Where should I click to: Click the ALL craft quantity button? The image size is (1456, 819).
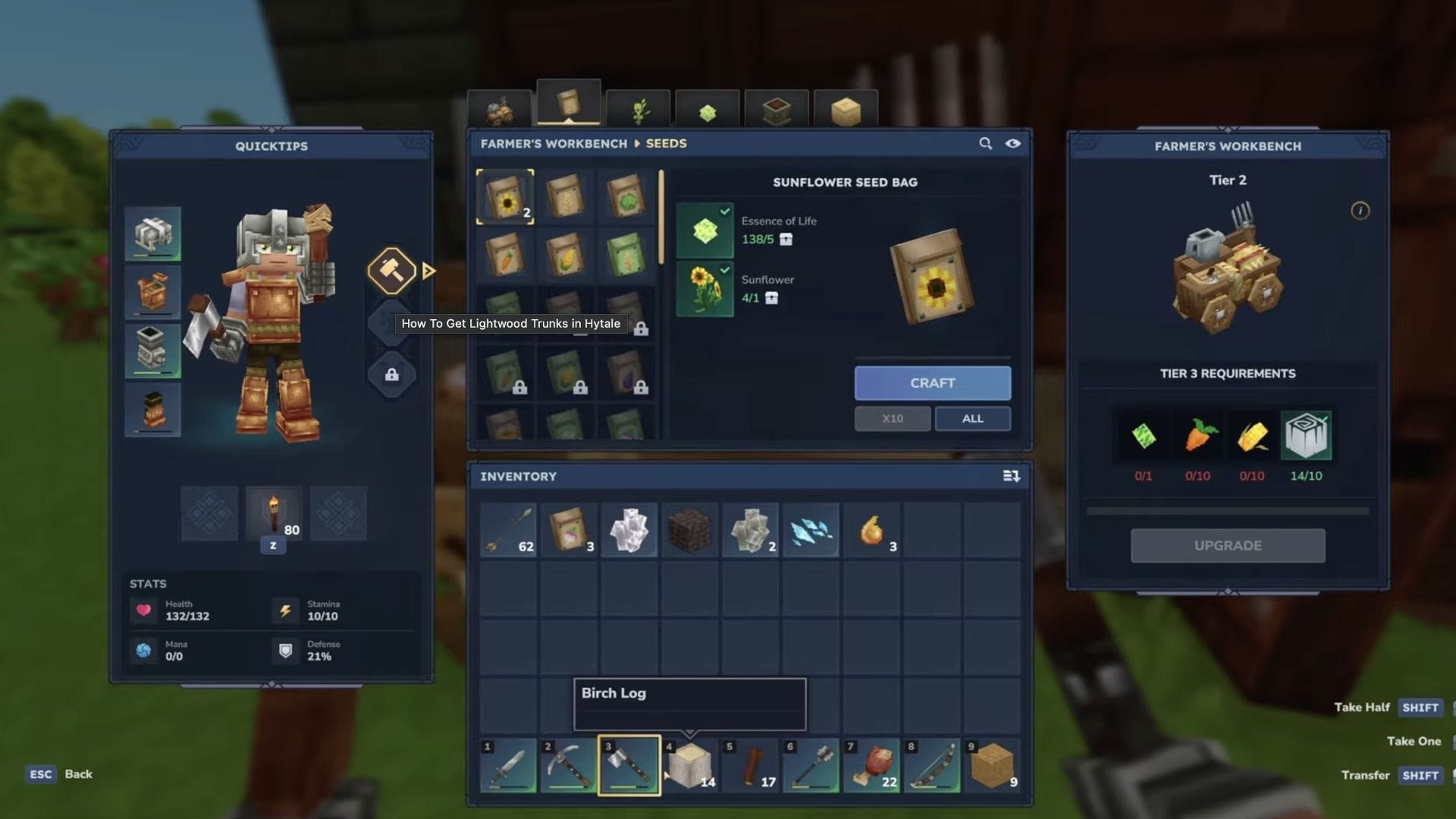click(x=972, y=419)
